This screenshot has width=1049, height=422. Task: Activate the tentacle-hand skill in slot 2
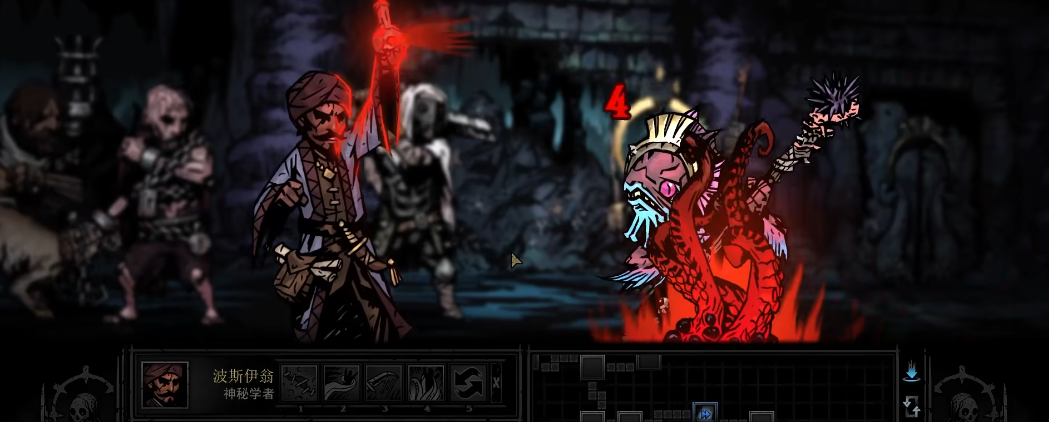coord(341,383)
